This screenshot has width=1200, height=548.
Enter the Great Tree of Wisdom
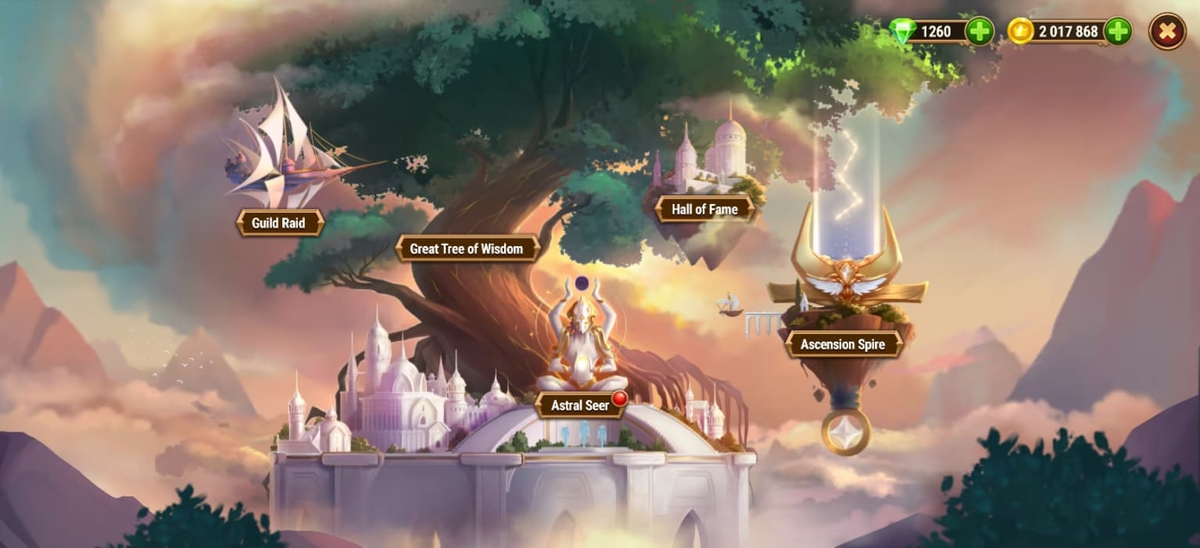coord(467,248)
